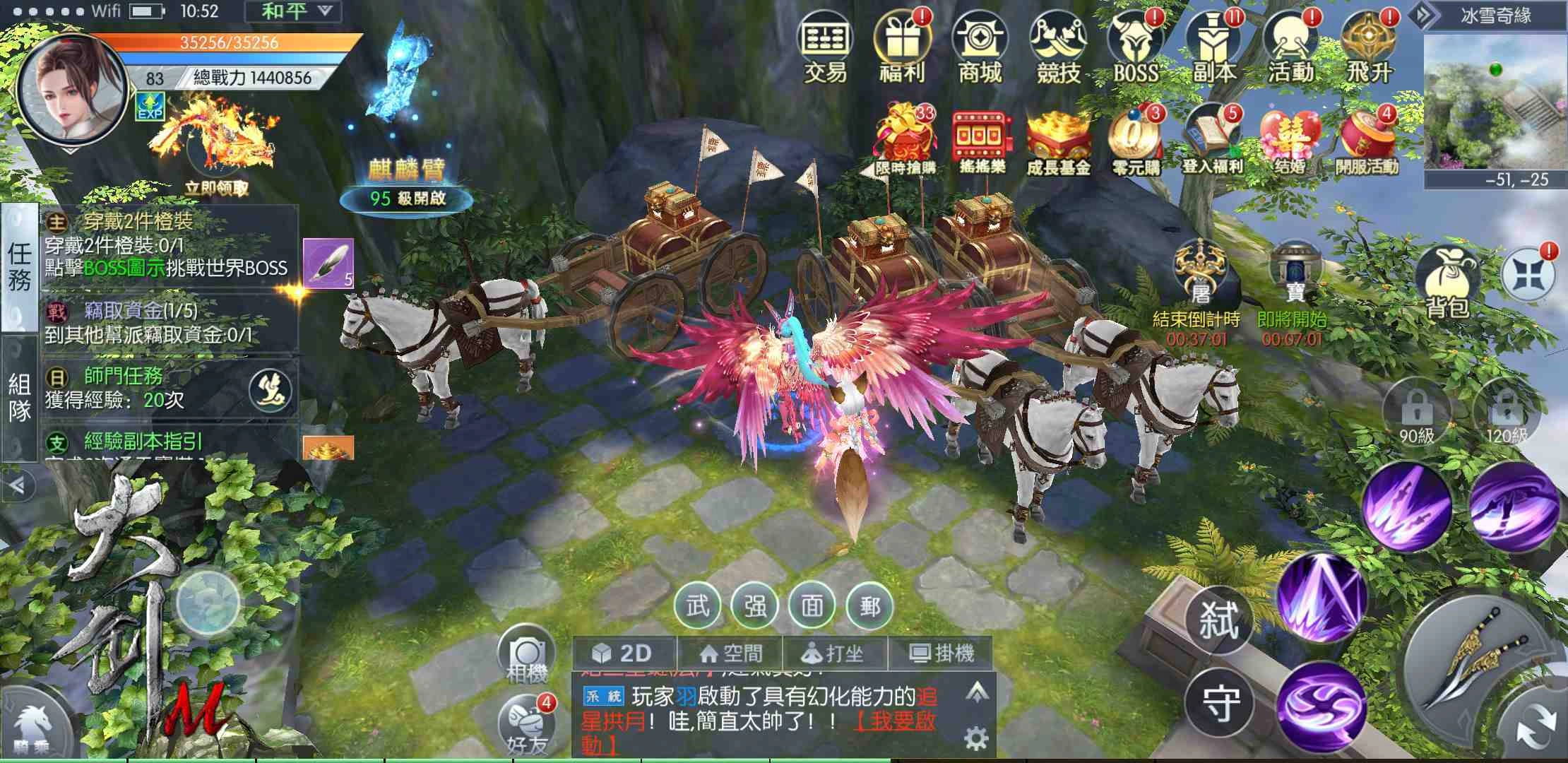Screen dimensions: 1568x763
Task: Toggle the 2D camera view
Action: 623,653
